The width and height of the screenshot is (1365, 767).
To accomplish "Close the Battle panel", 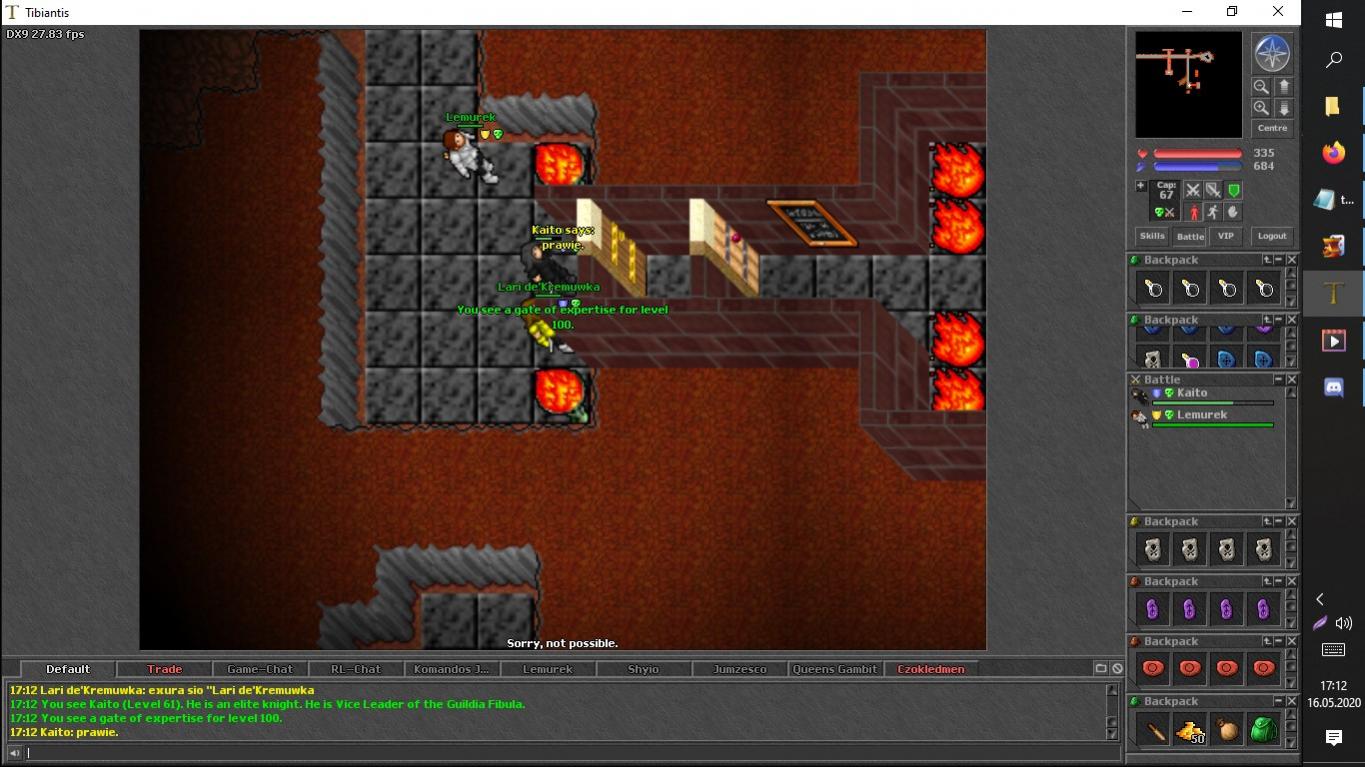I will [1291, 380].
